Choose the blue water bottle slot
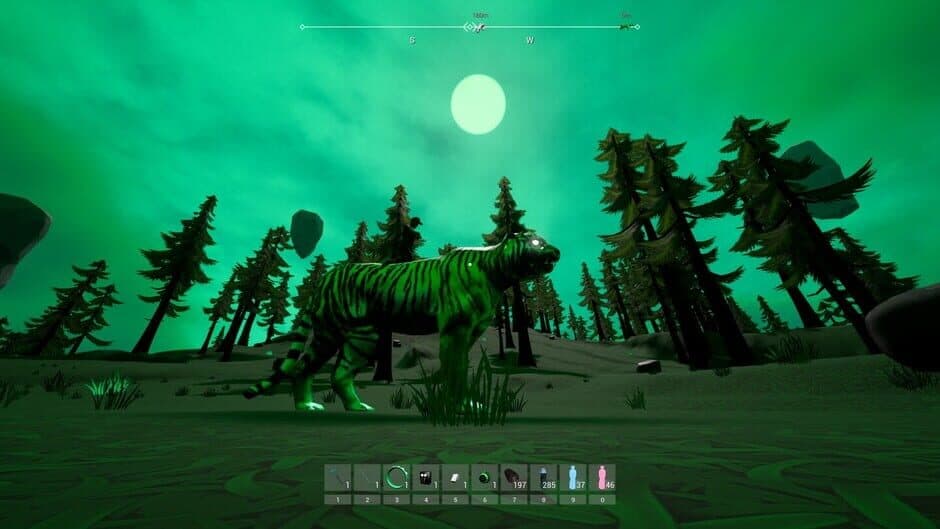 (573, 477)
